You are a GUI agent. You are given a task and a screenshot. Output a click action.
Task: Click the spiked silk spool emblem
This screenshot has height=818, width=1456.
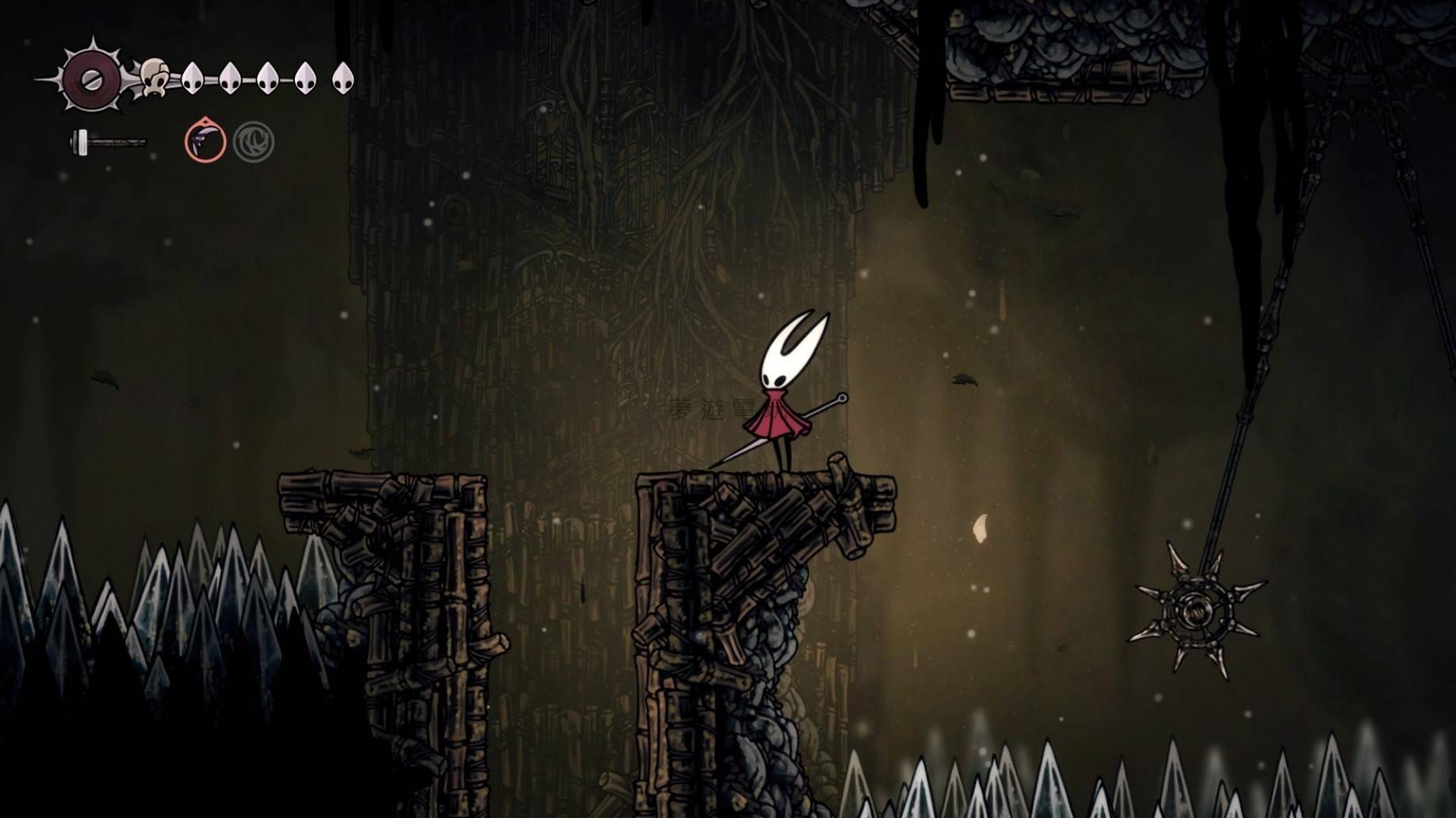click(x=92, y=78)
